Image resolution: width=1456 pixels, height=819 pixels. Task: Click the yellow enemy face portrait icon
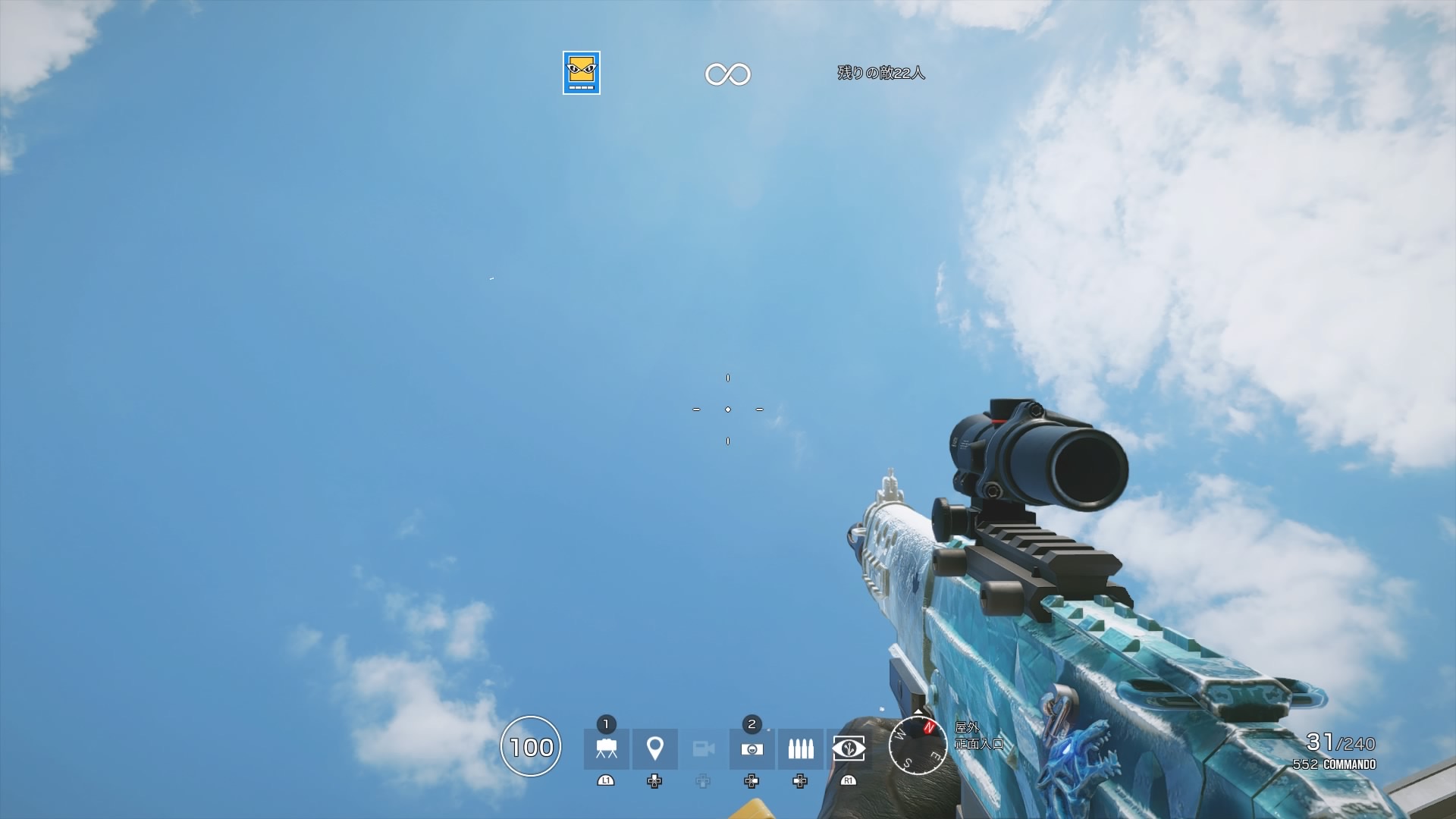coord(579,74)
